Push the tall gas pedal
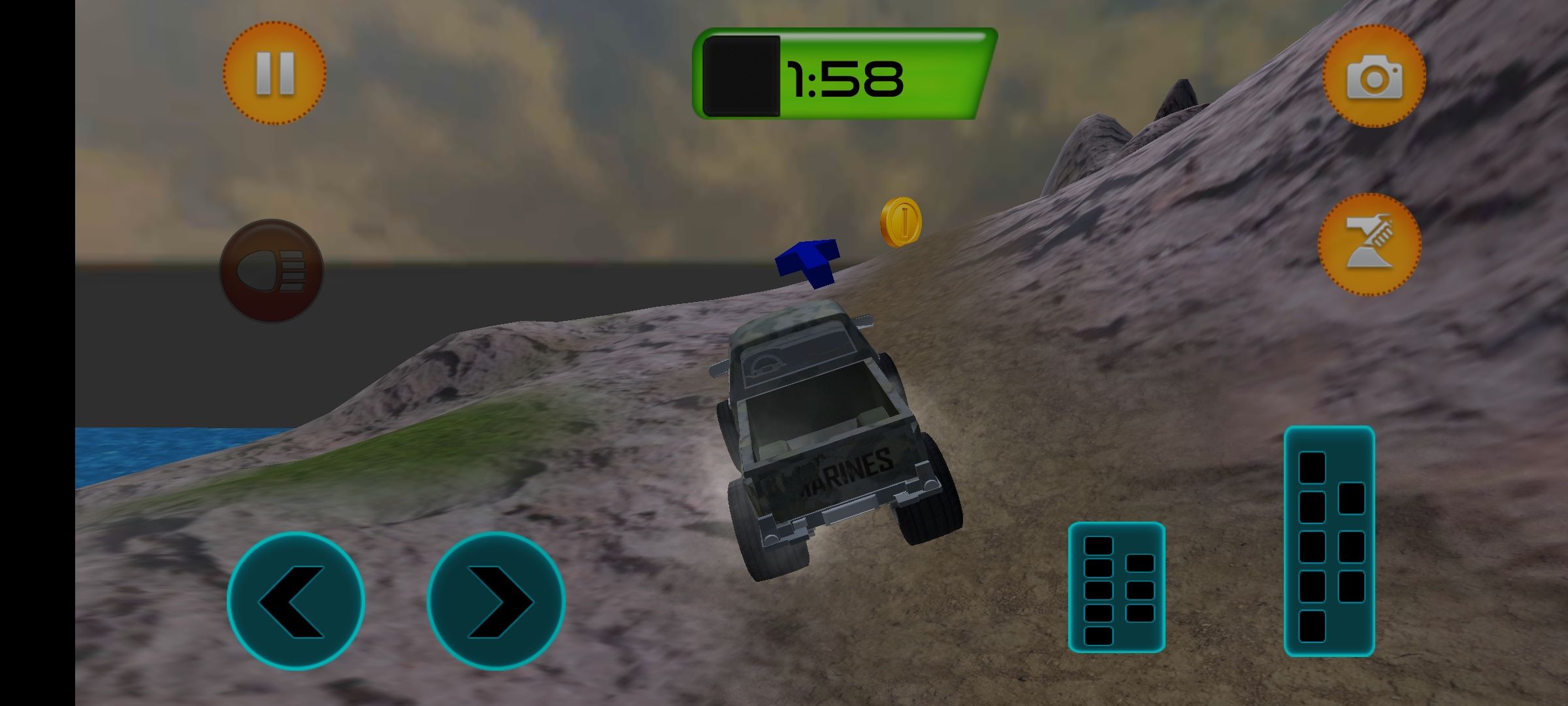This screenshot has width=1568, height=706. (x=1329, y=541)
